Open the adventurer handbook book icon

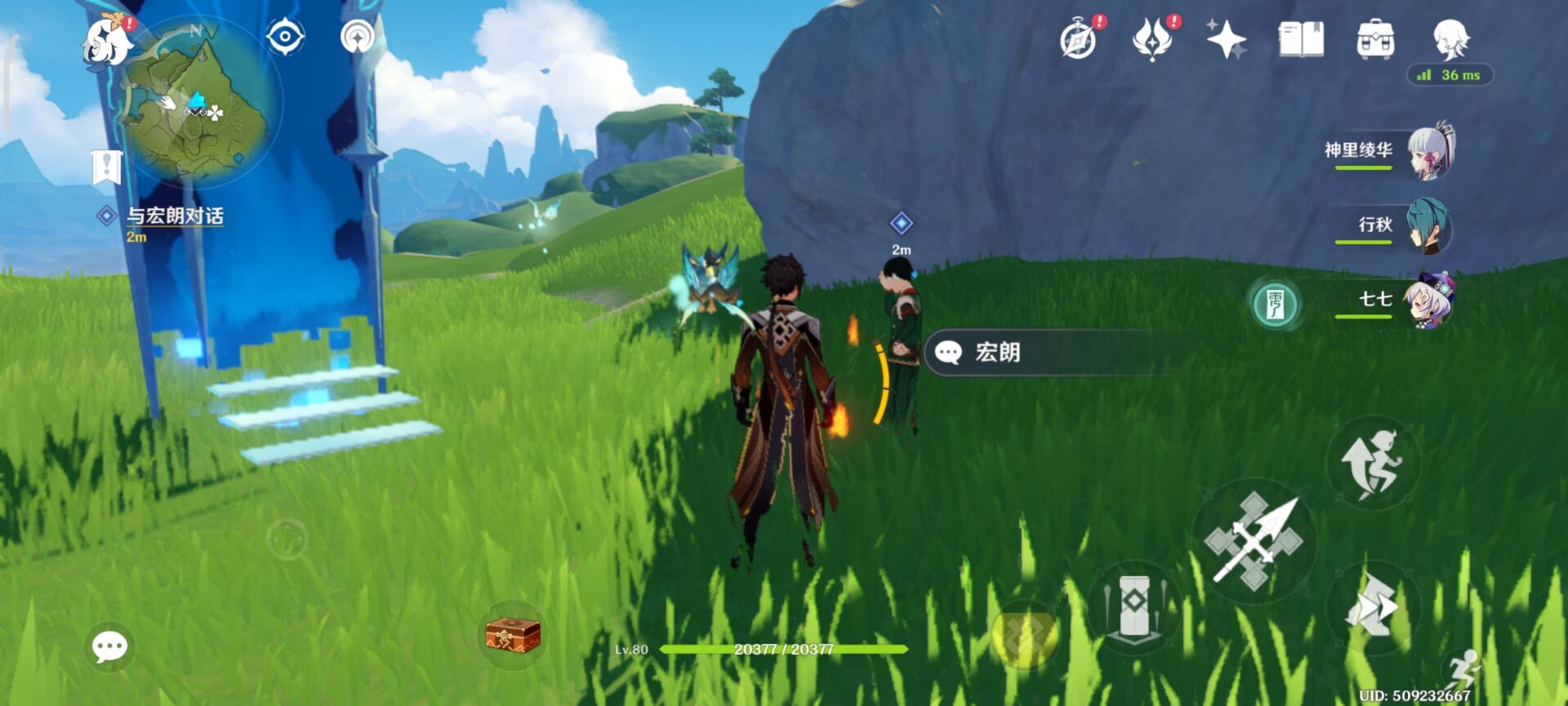point(1301,39)
